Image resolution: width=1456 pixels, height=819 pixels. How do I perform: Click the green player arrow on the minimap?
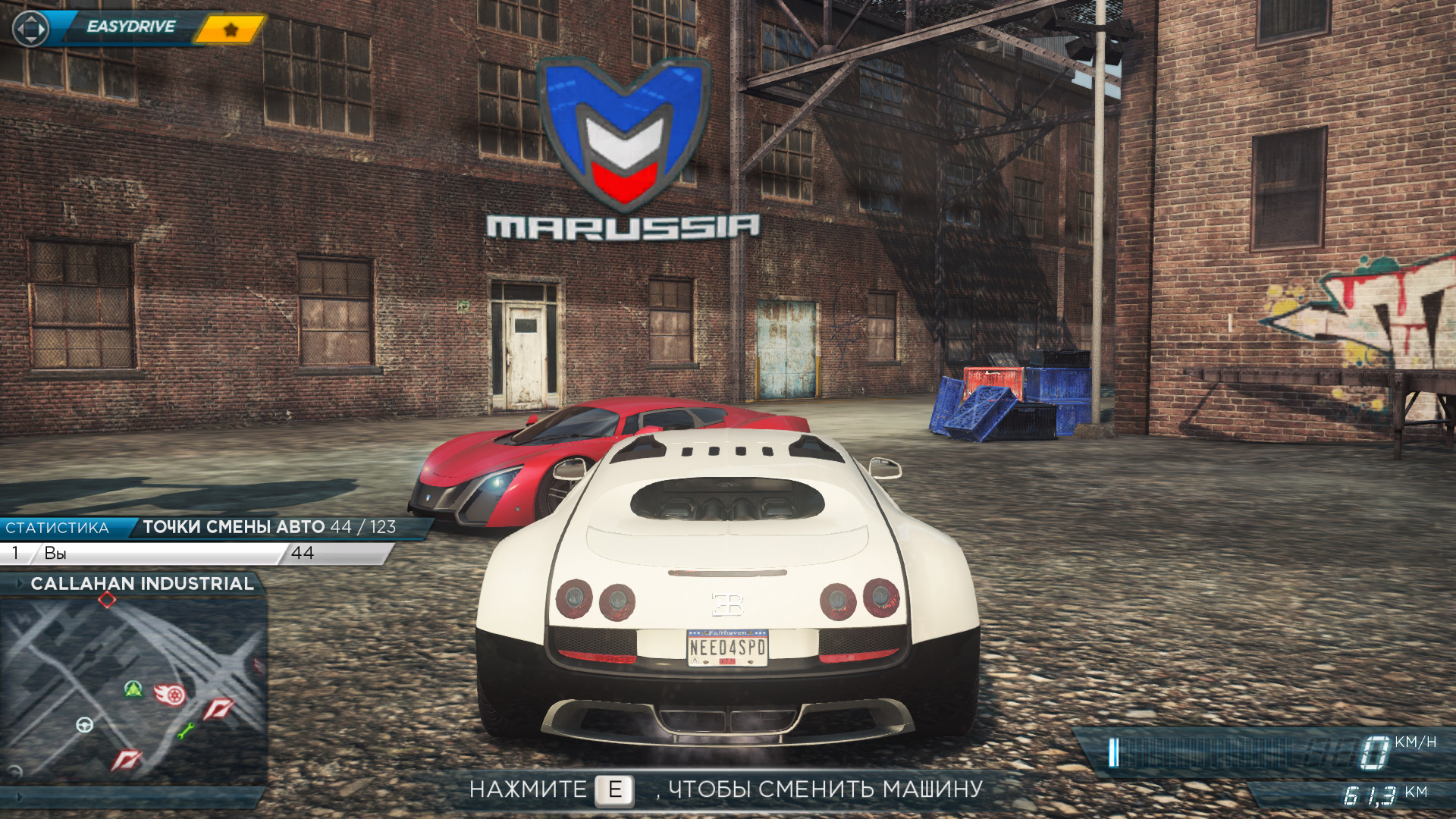point(133,689)
